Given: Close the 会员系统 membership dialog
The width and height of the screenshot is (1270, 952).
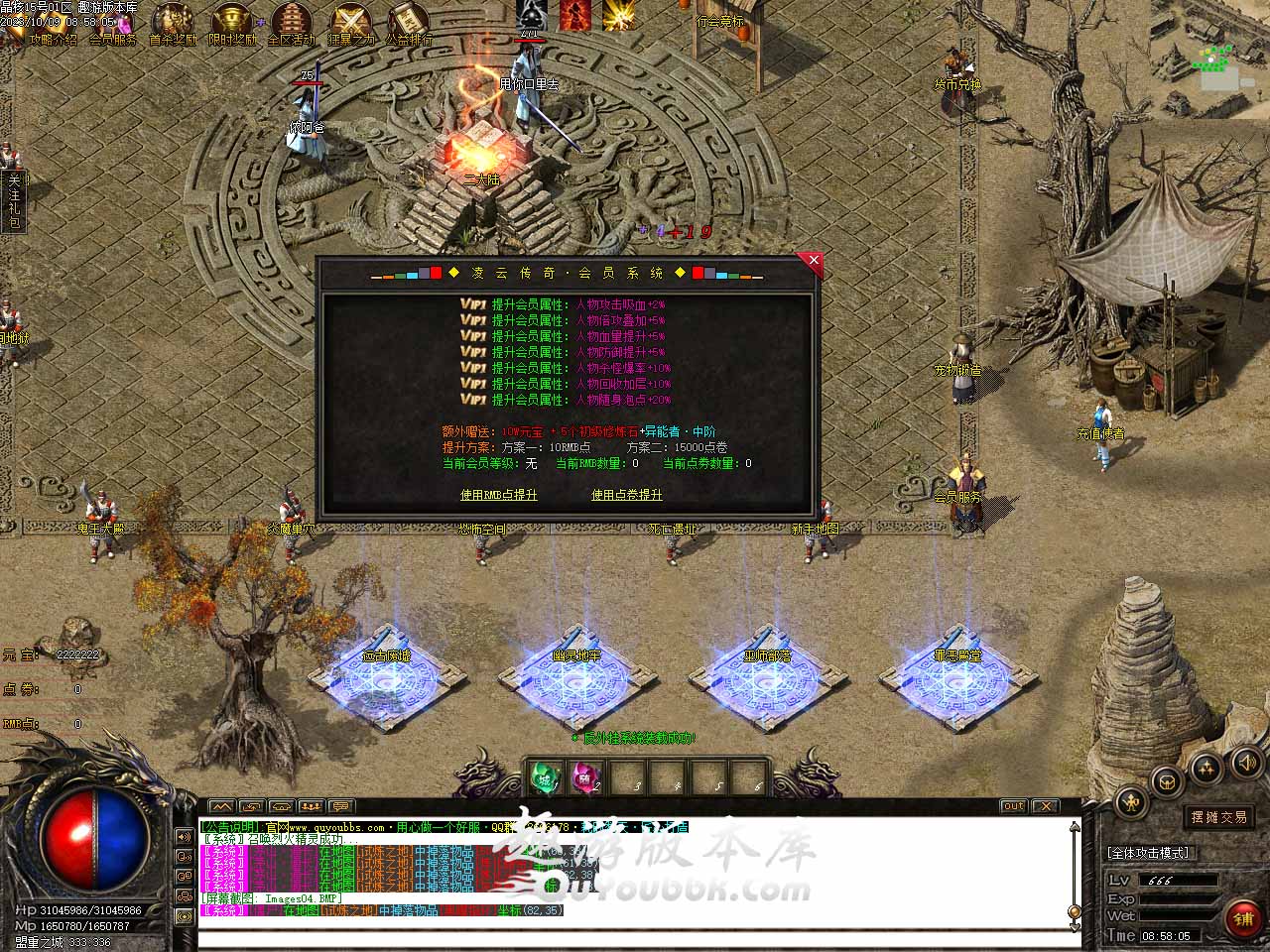Looking at the screenshot, I should 814,261.
